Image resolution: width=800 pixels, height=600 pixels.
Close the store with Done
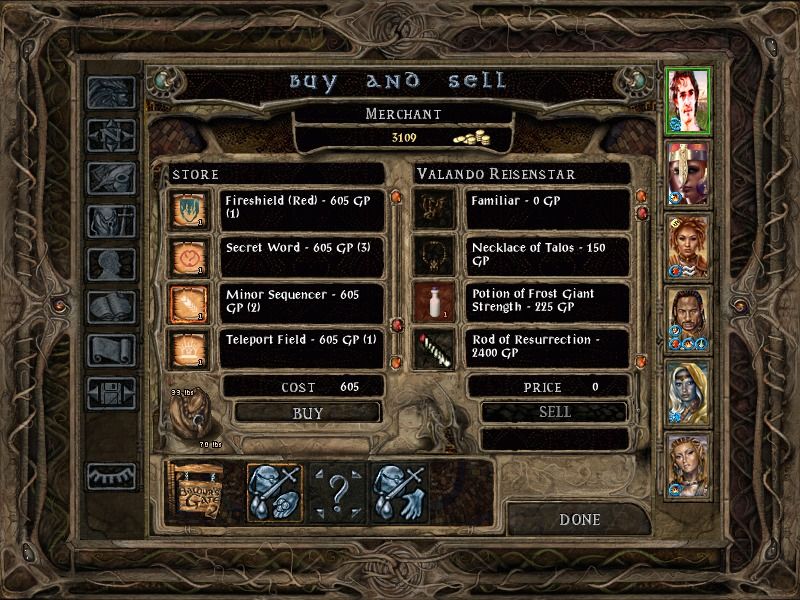coord(580,519)
